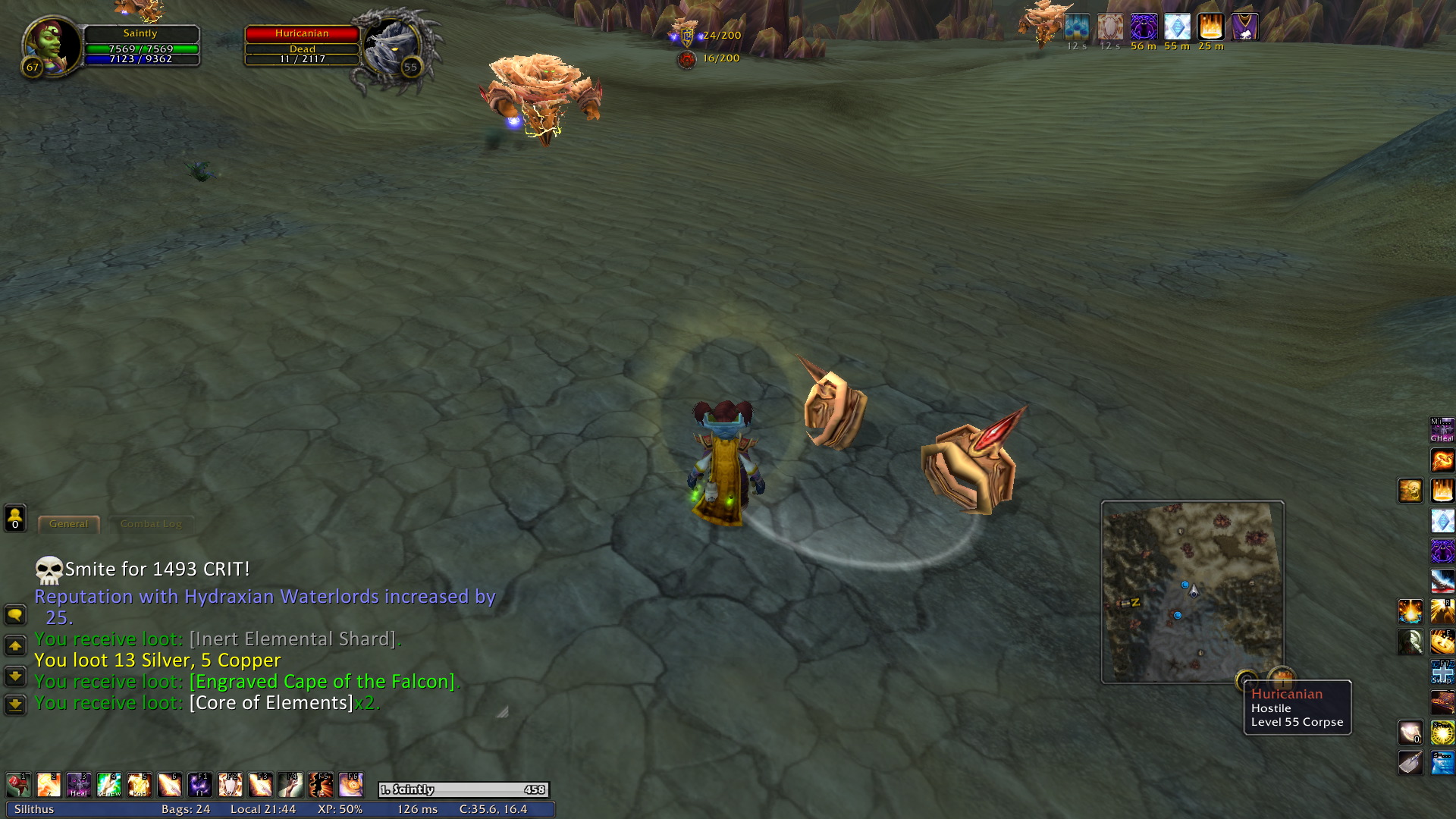Click the Saintly player portrait

click(x=52, y=44)
